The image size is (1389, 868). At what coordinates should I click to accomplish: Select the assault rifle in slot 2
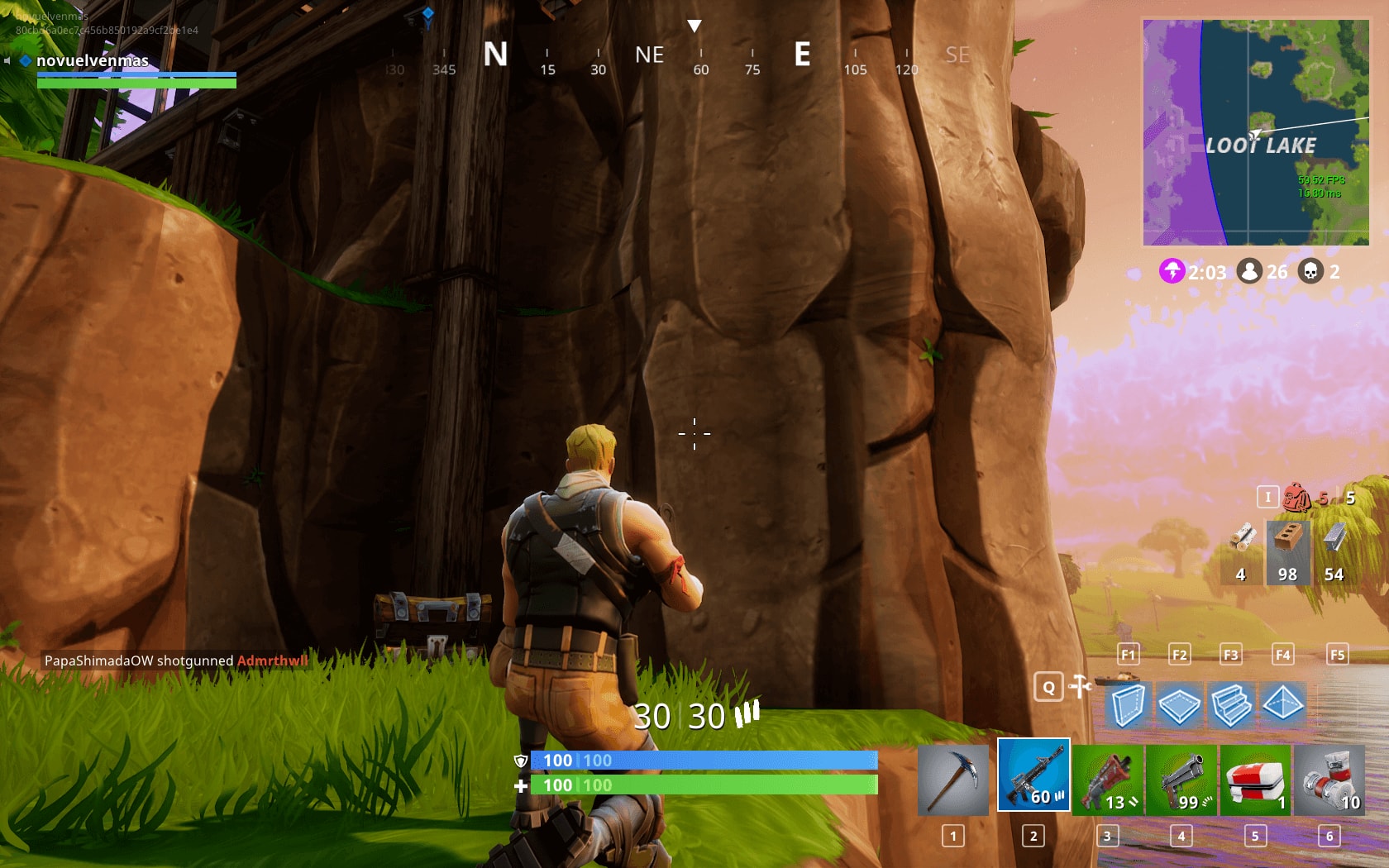coord(1033,775)
